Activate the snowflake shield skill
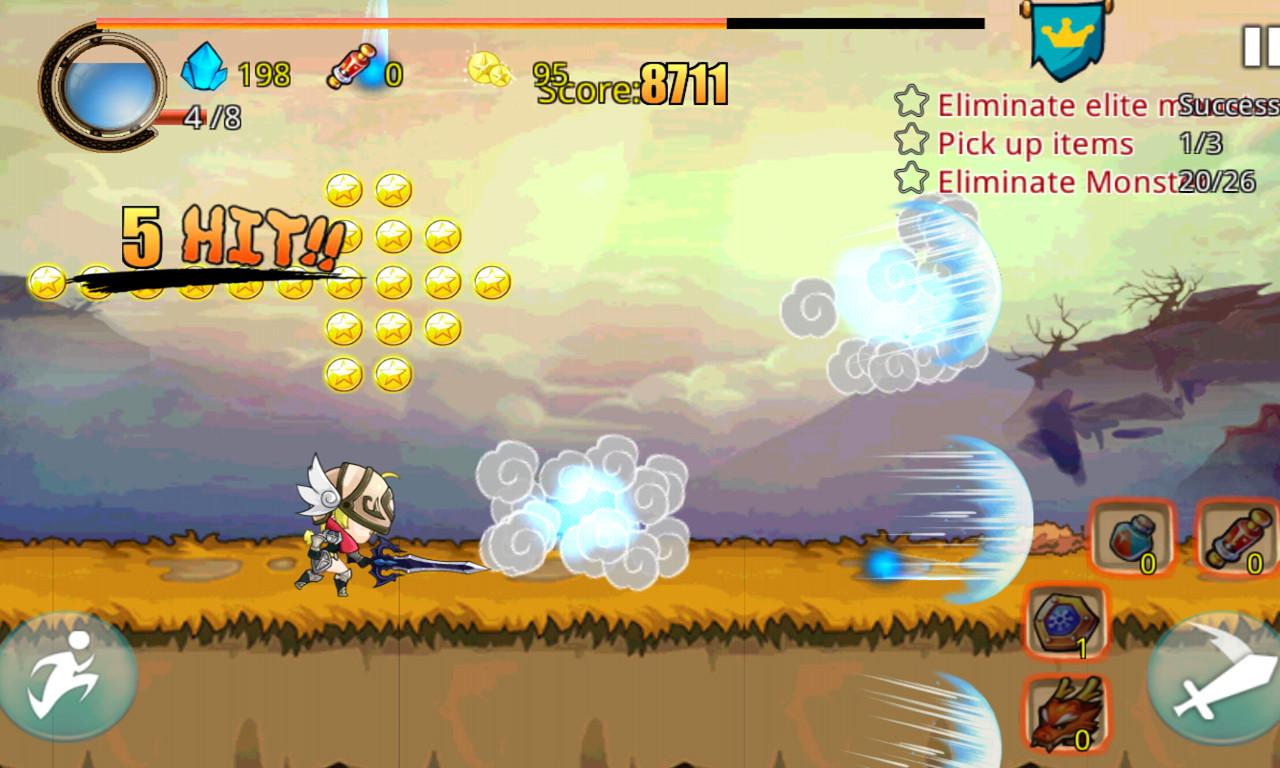This screenshot has width=1280, height=768. tap(1066, 622)
